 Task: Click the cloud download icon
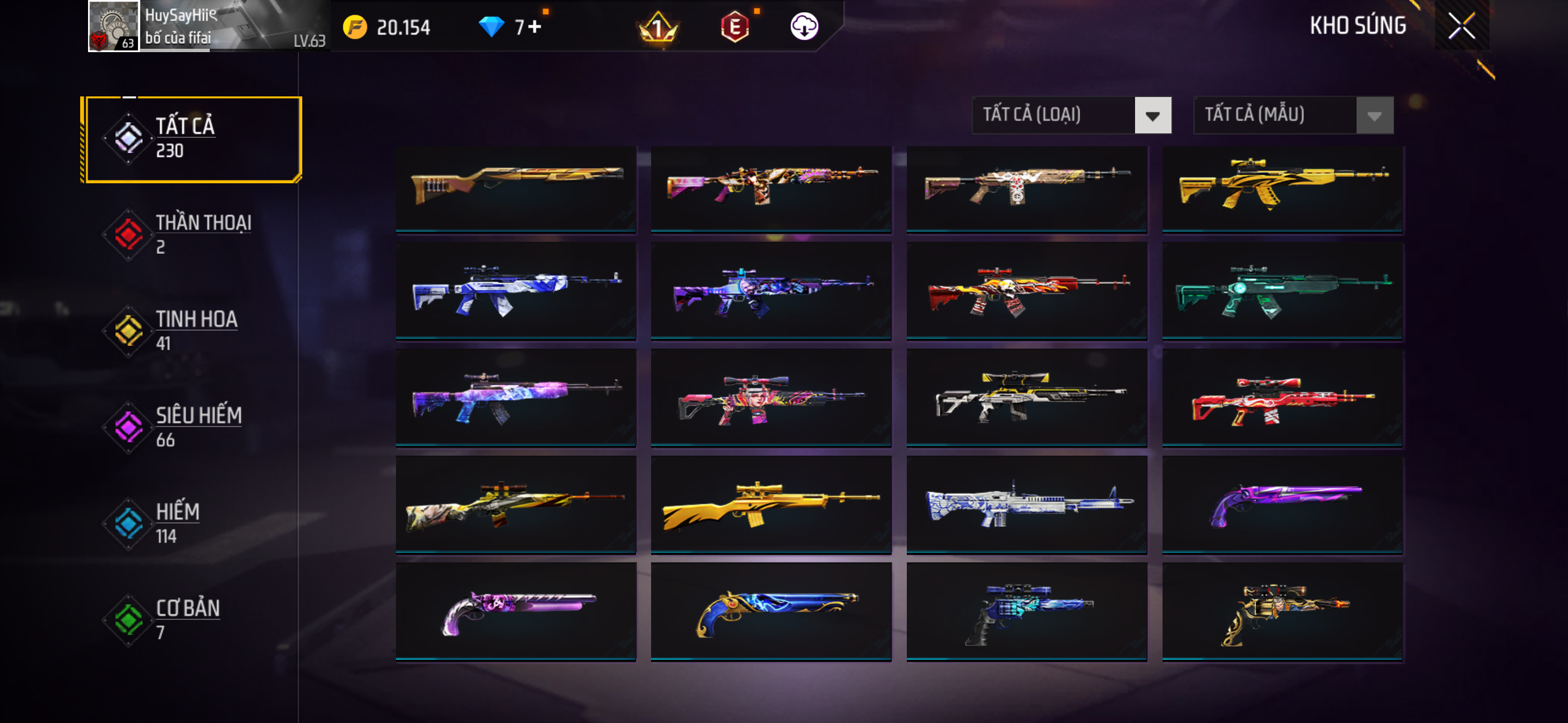804,26
